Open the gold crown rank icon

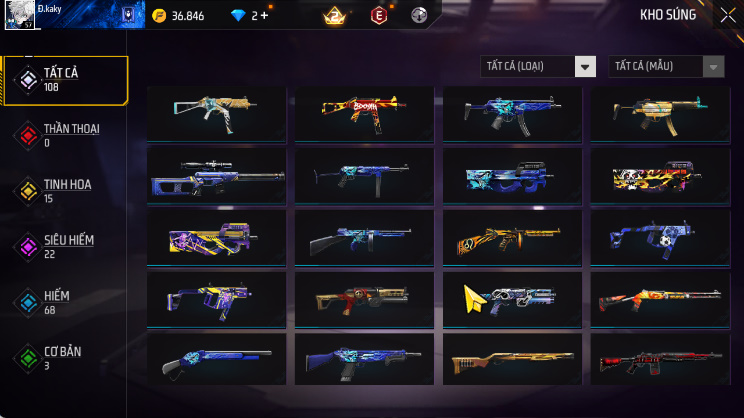(x=334, y=16)
